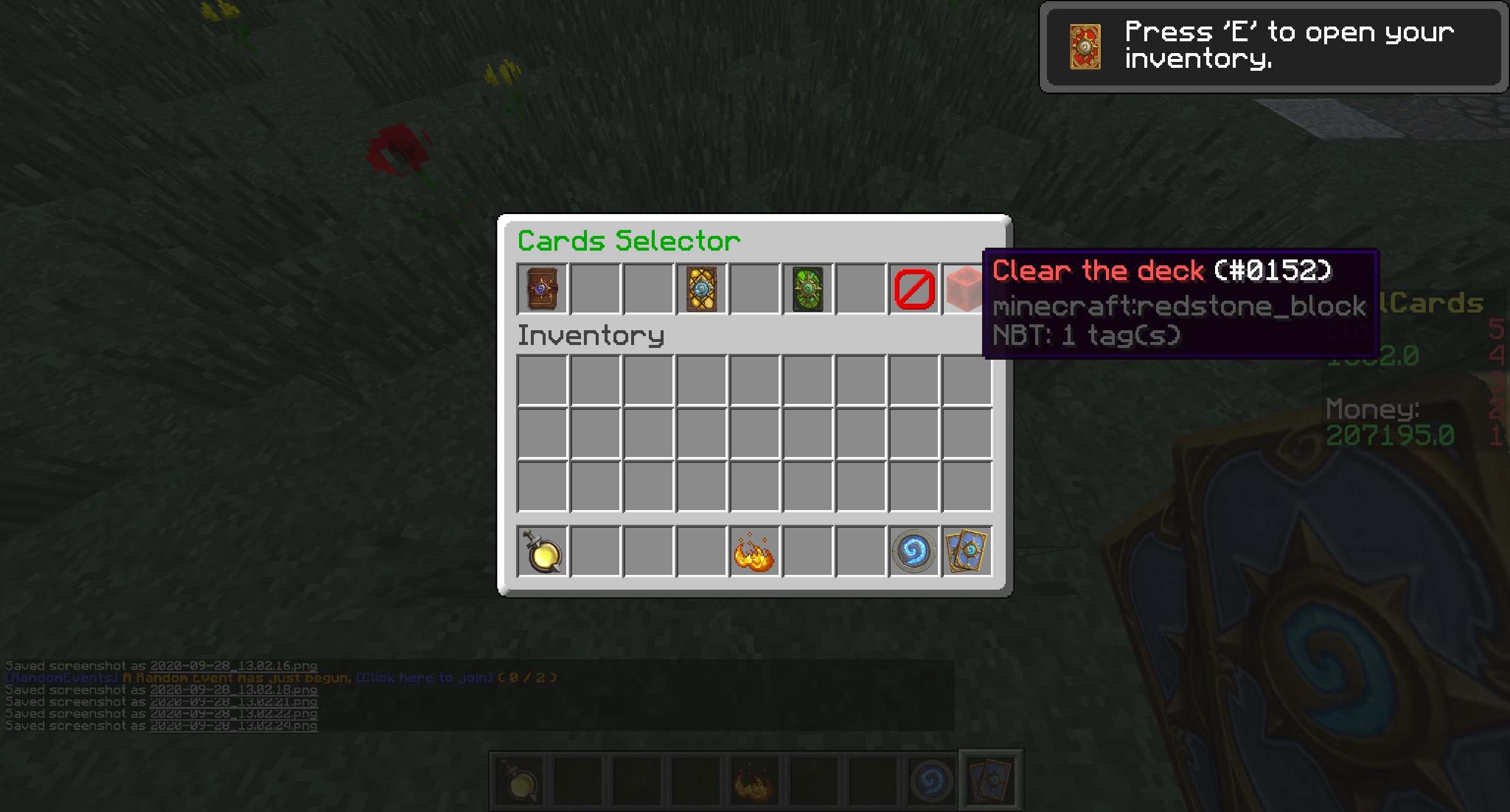Image resolution: width=1510 pixels, height=812 pixels.
Task: Follow the 'Click here to join' chat link
Action: pos(425,678)
